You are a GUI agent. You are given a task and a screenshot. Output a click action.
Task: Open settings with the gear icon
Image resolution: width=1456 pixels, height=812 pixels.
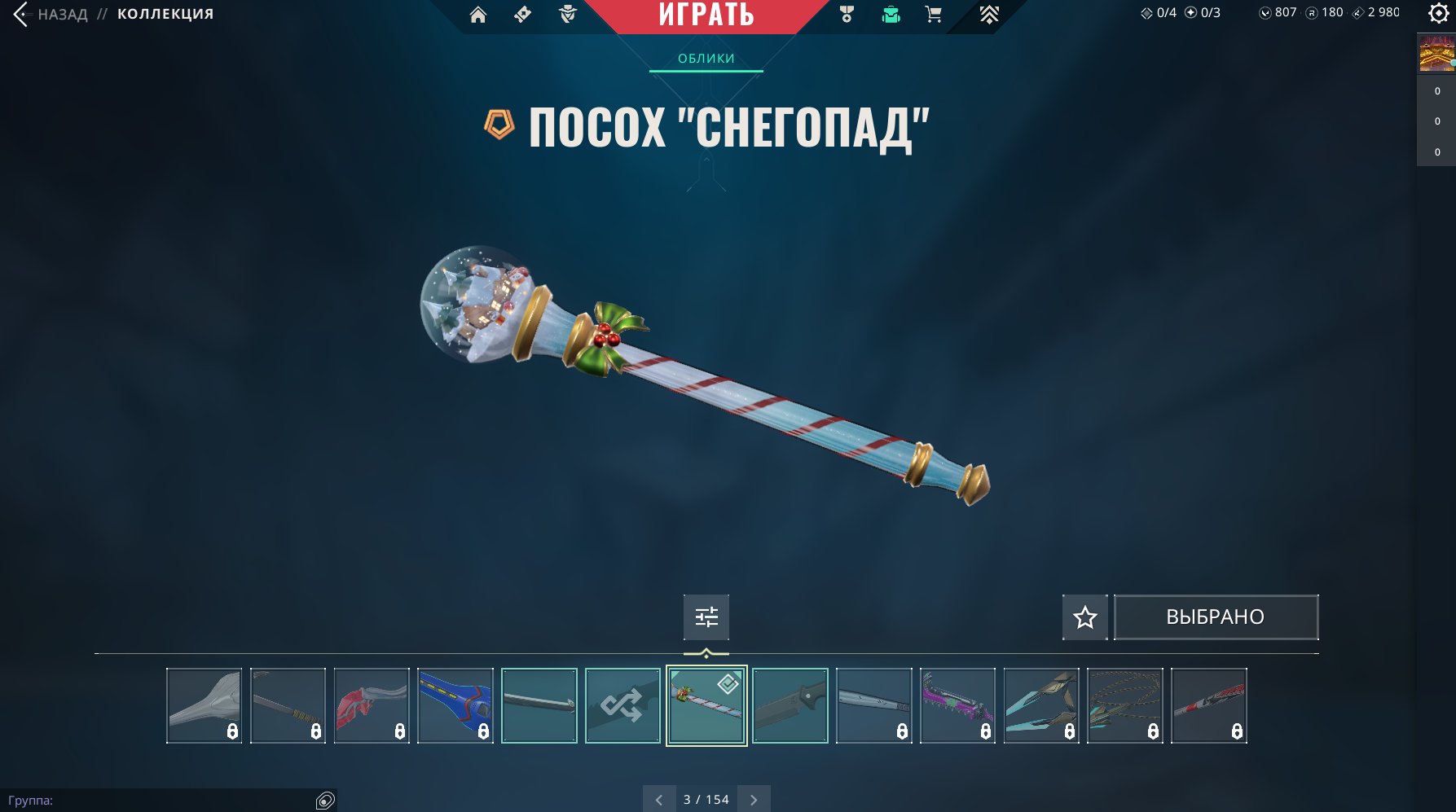(x=1439, y=13)
